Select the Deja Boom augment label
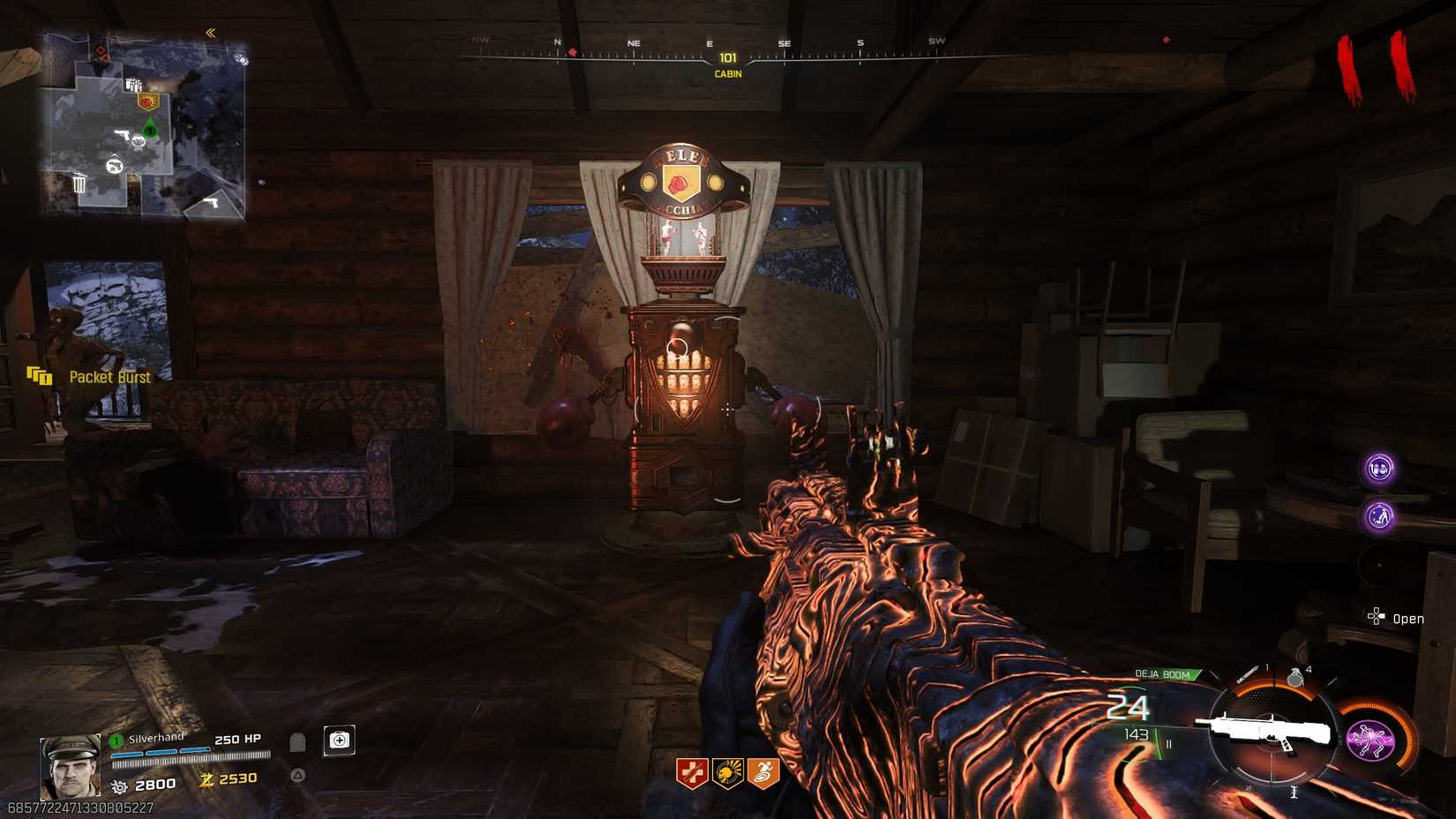Viewport: 1456px width, 819px height. pos(1163,673)
